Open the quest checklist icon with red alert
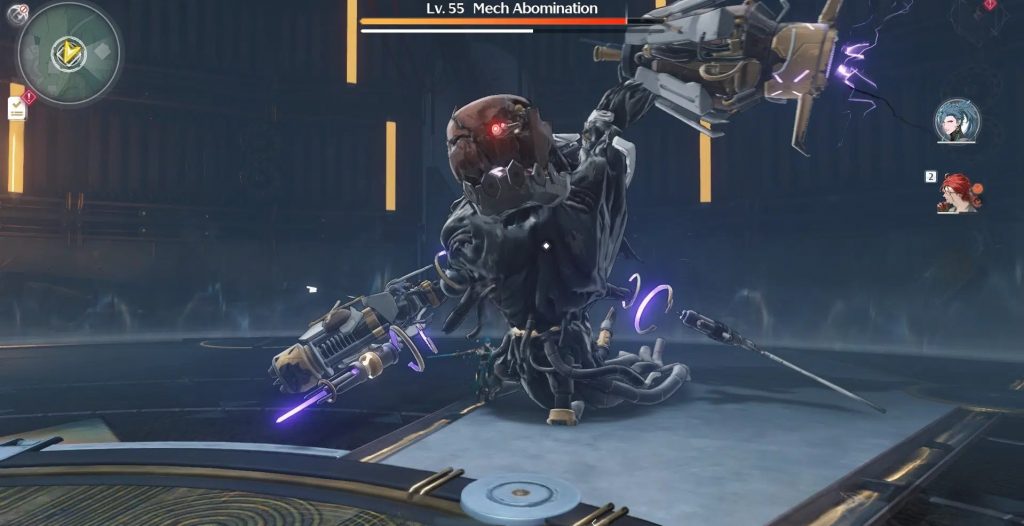The image size is (1024, 526). point(18,108)
